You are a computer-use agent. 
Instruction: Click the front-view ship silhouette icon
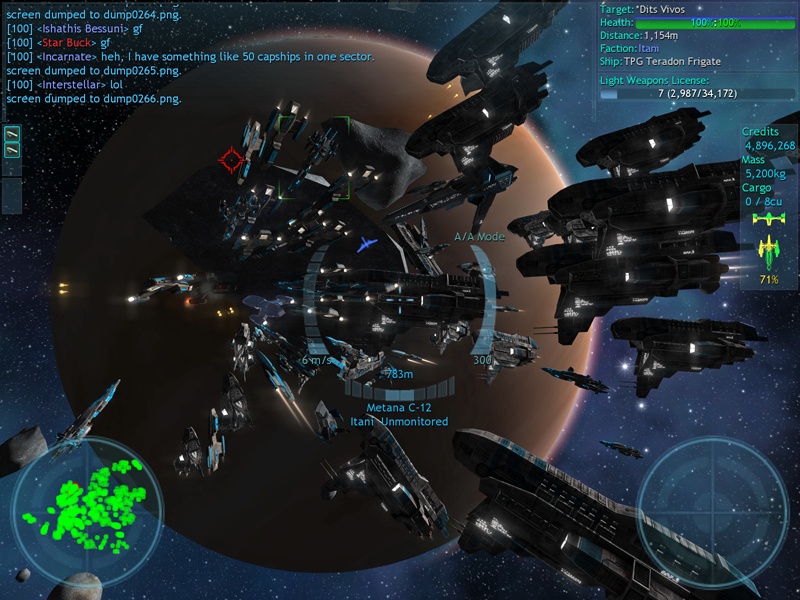coord(769,218)
